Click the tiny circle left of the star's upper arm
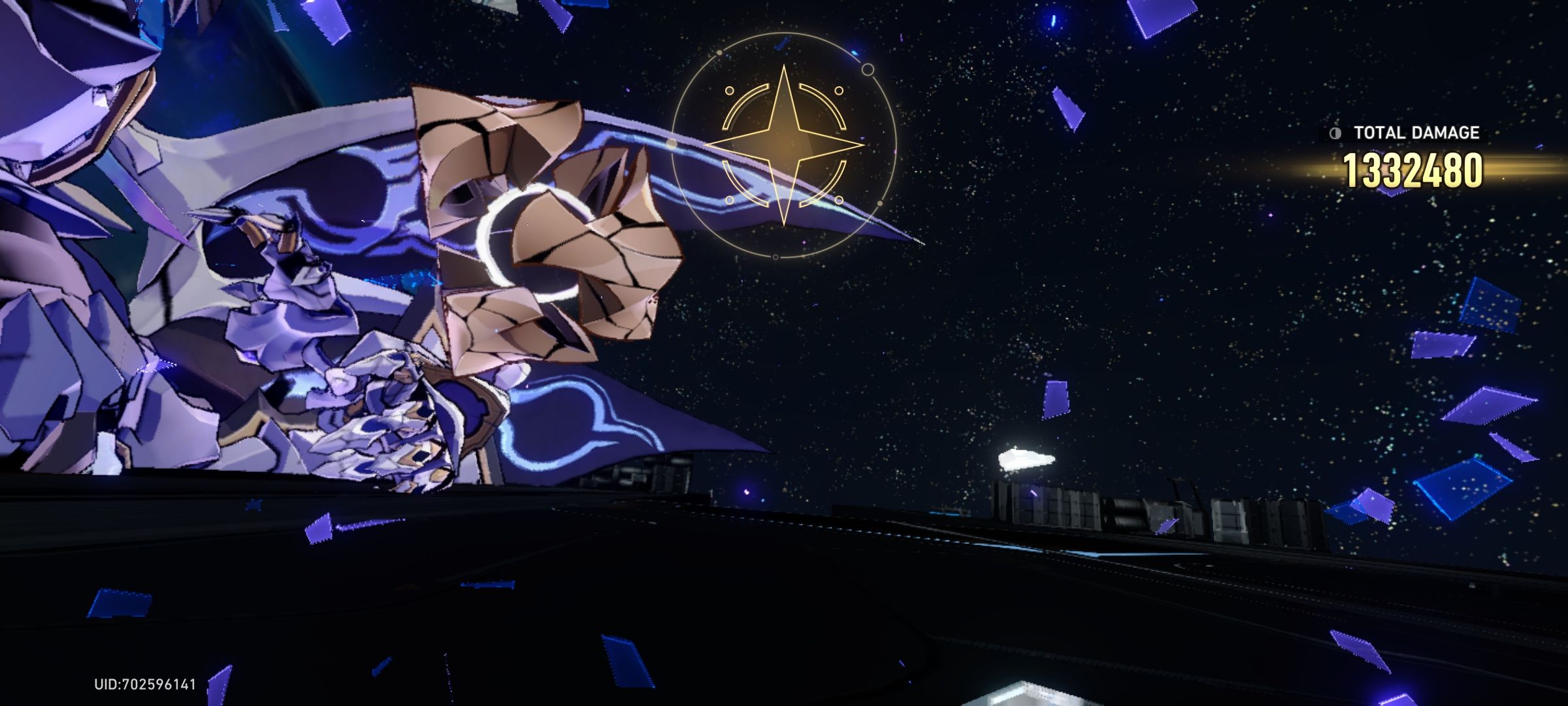1568x706 pixels. click(x=729, y=91)
